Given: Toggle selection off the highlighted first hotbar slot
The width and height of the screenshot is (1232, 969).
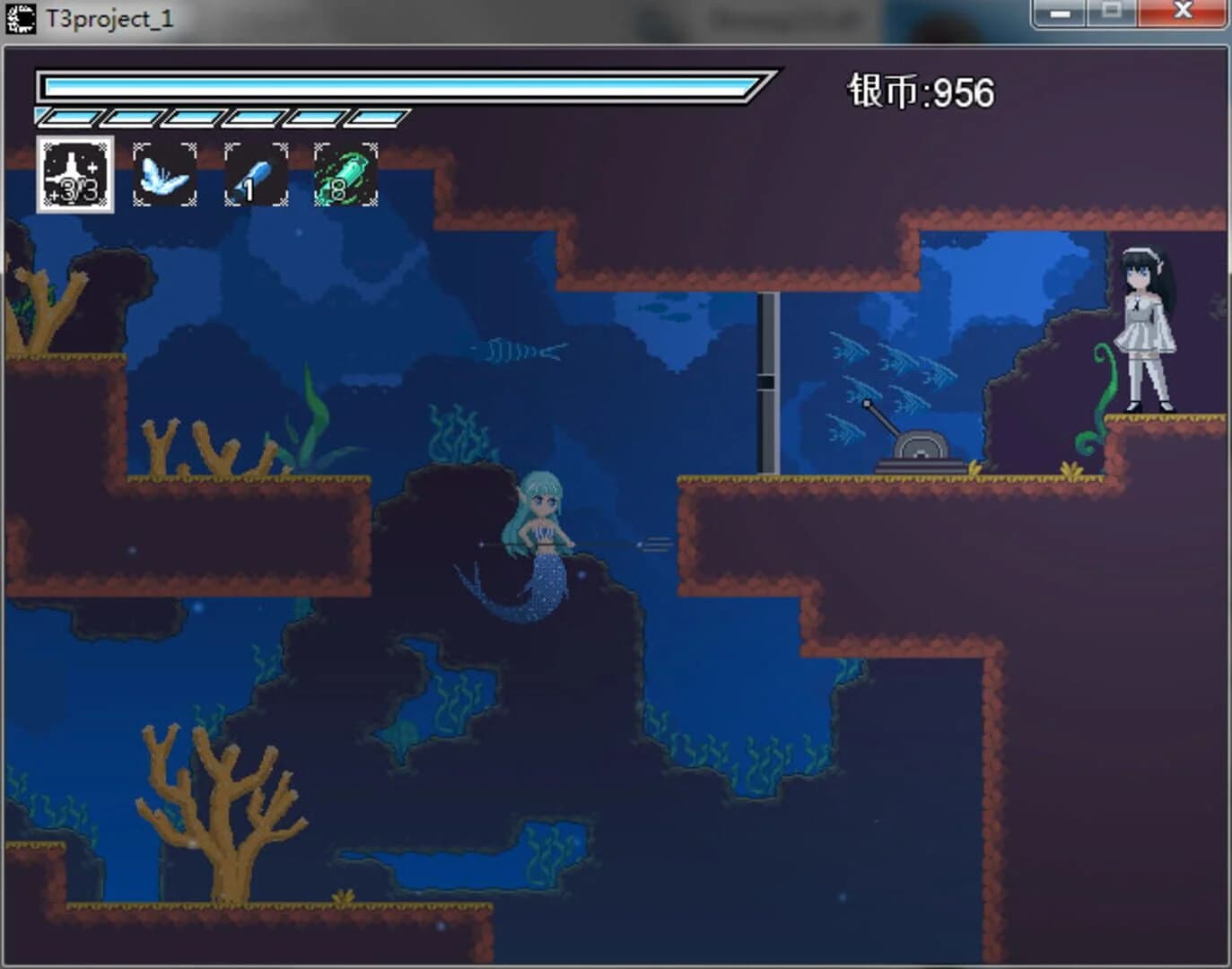Looking at the screenshot, I should (76, 173).
